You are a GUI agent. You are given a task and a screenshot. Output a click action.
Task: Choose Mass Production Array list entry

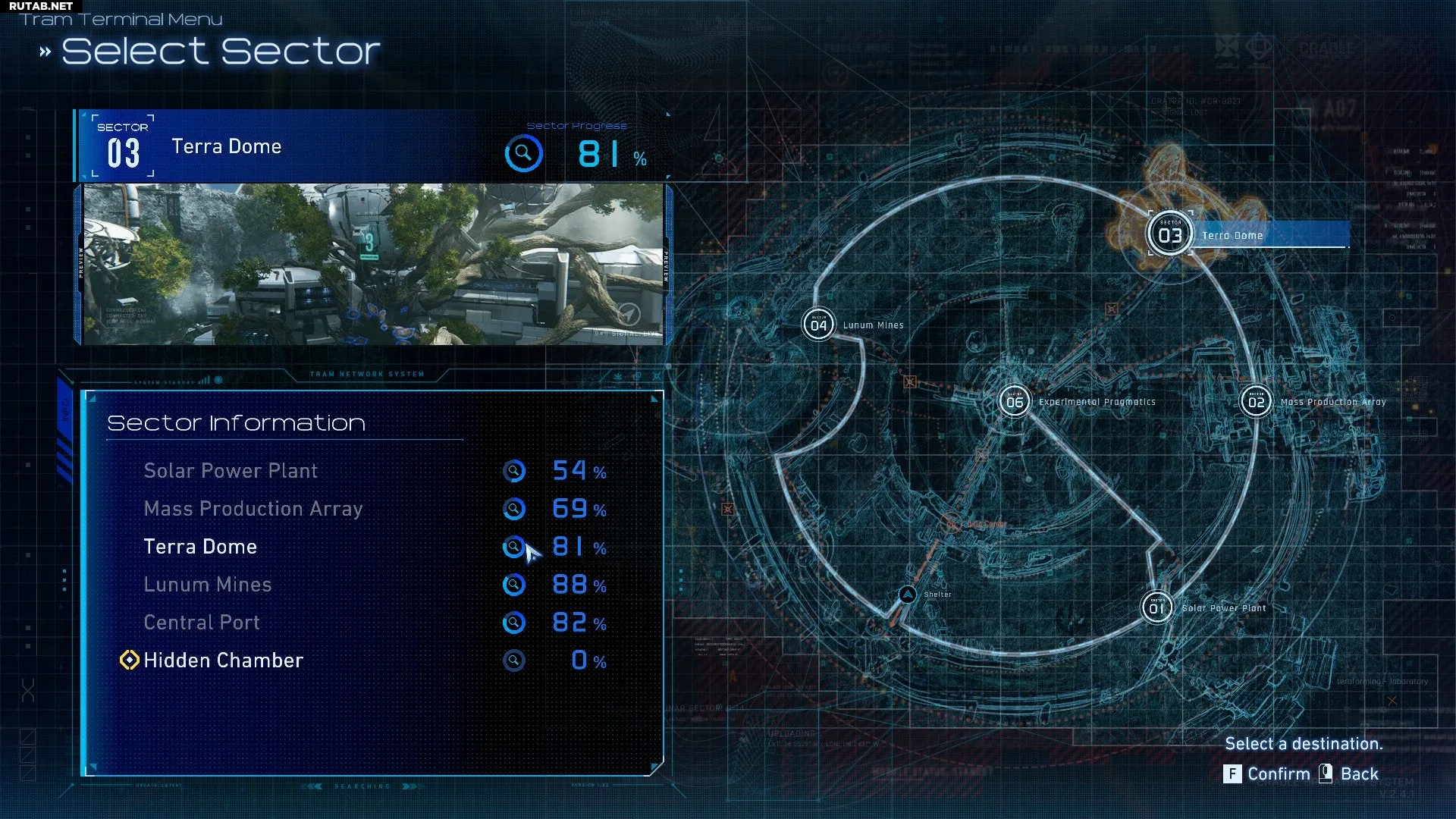point(253,509)
